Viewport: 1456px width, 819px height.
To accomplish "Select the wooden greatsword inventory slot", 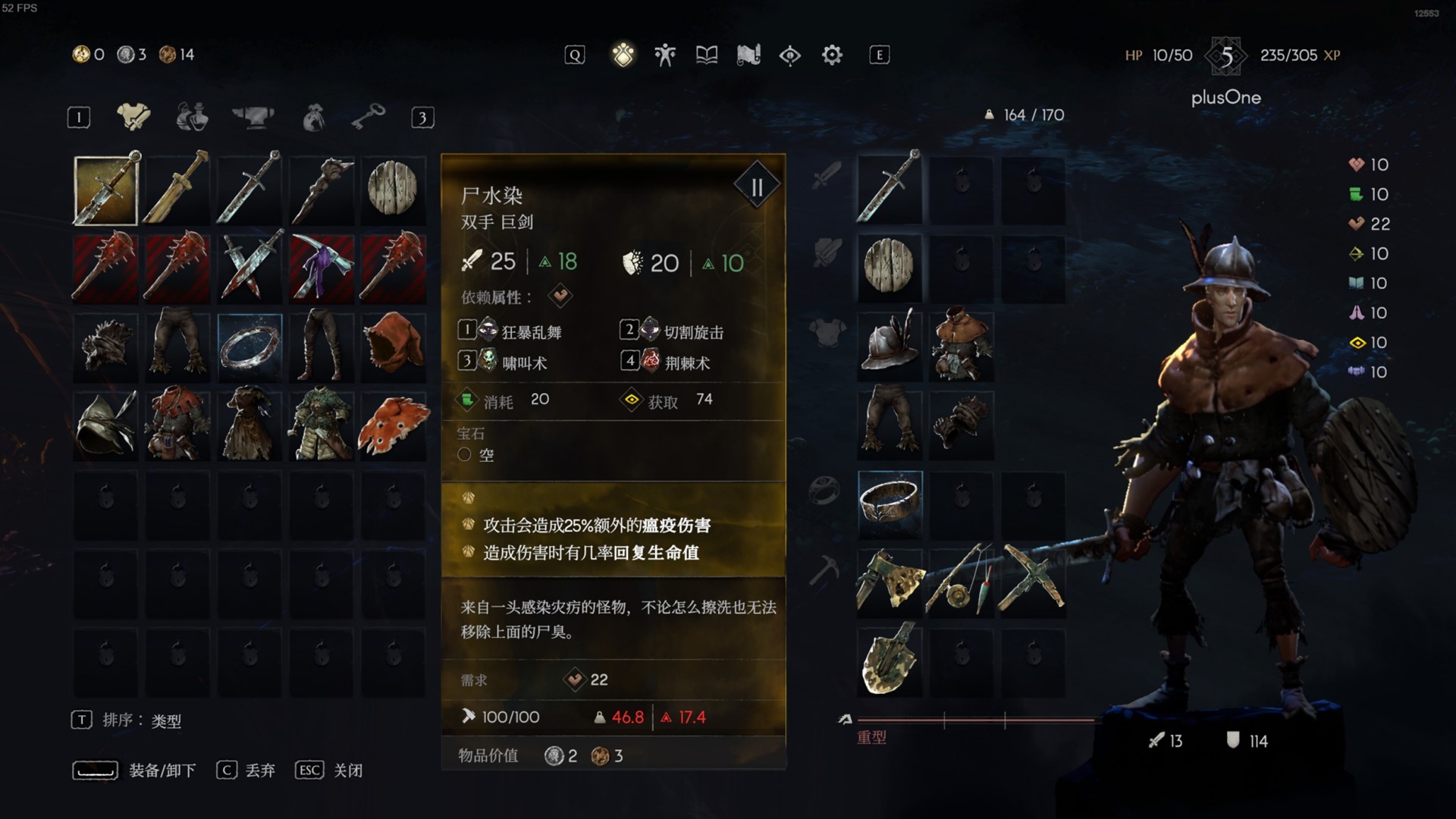I will [x=177, y=187].
